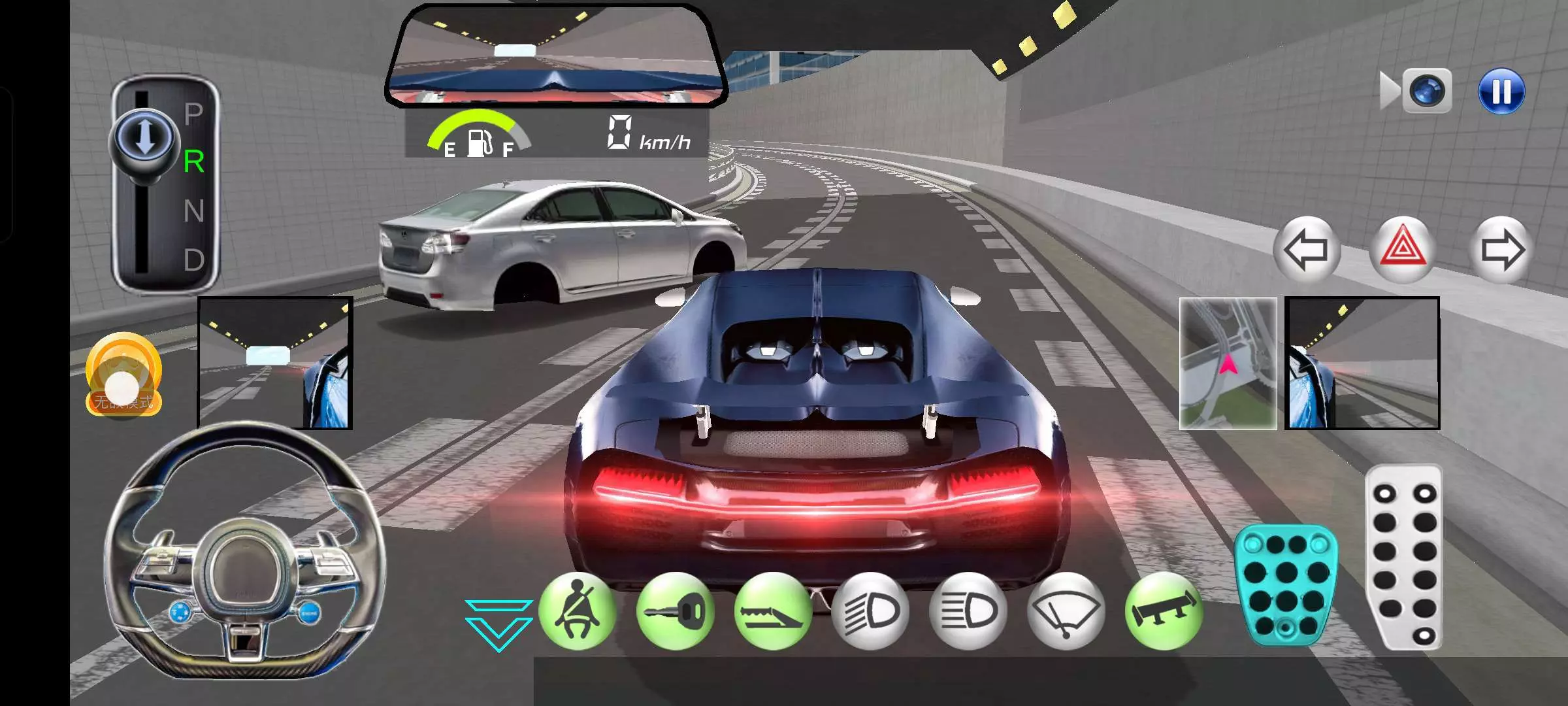Viewport: 1568px width, 706px height.
Task: Turn on the red hazard lights
Action: point(1403,250)
